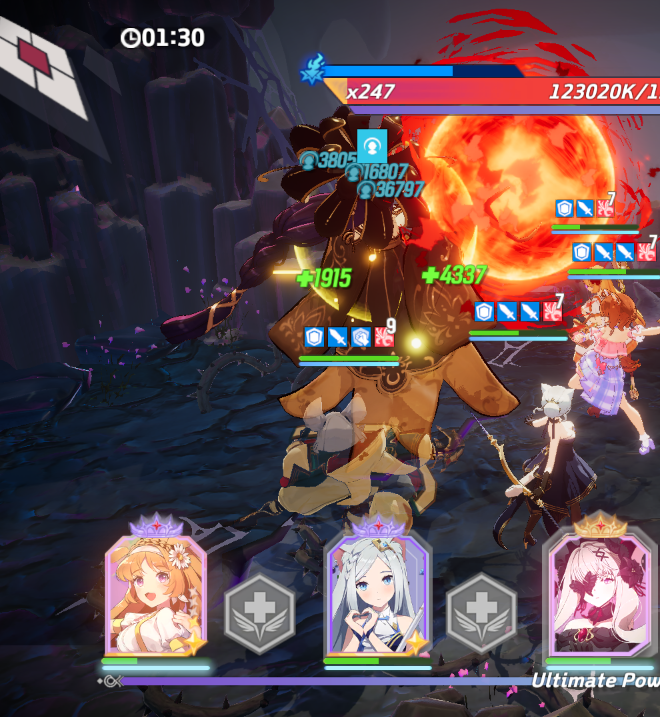The height and width of the screenshot is (717, 660).
Task: Activate the silver-haired heart-hands character card
Action: 377,596
